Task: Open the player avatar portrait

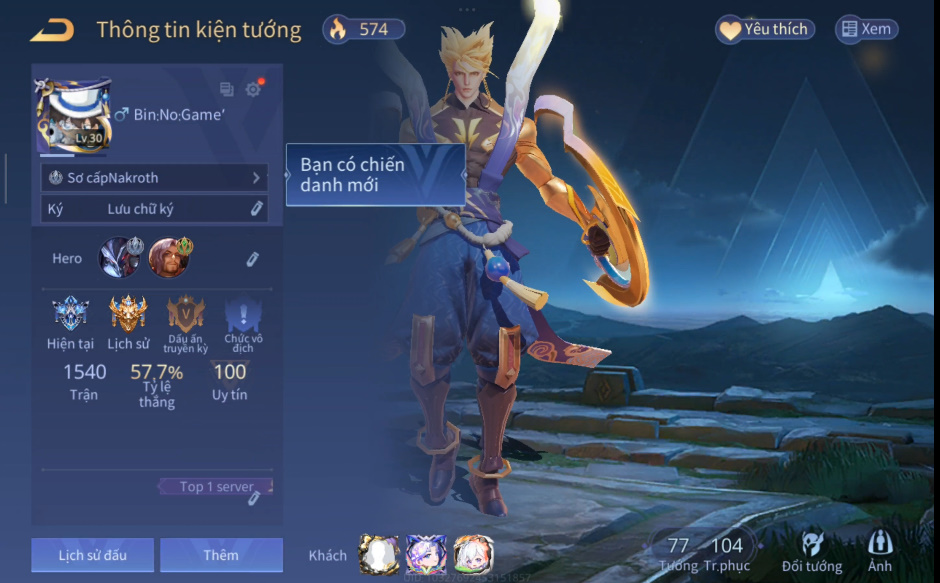Action: 73,116
